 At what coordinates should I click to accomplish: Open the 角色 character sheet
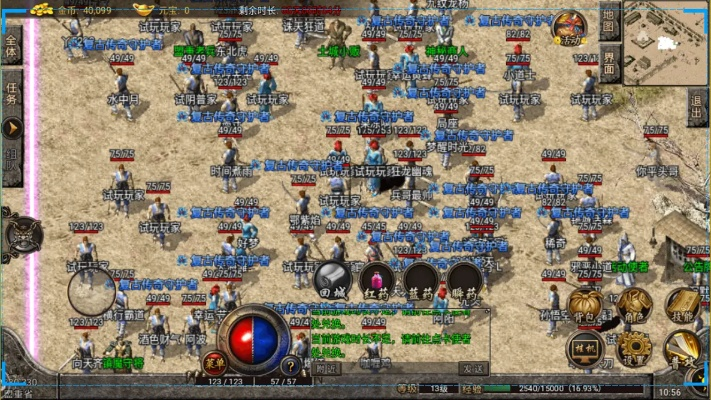coord(634,306)
